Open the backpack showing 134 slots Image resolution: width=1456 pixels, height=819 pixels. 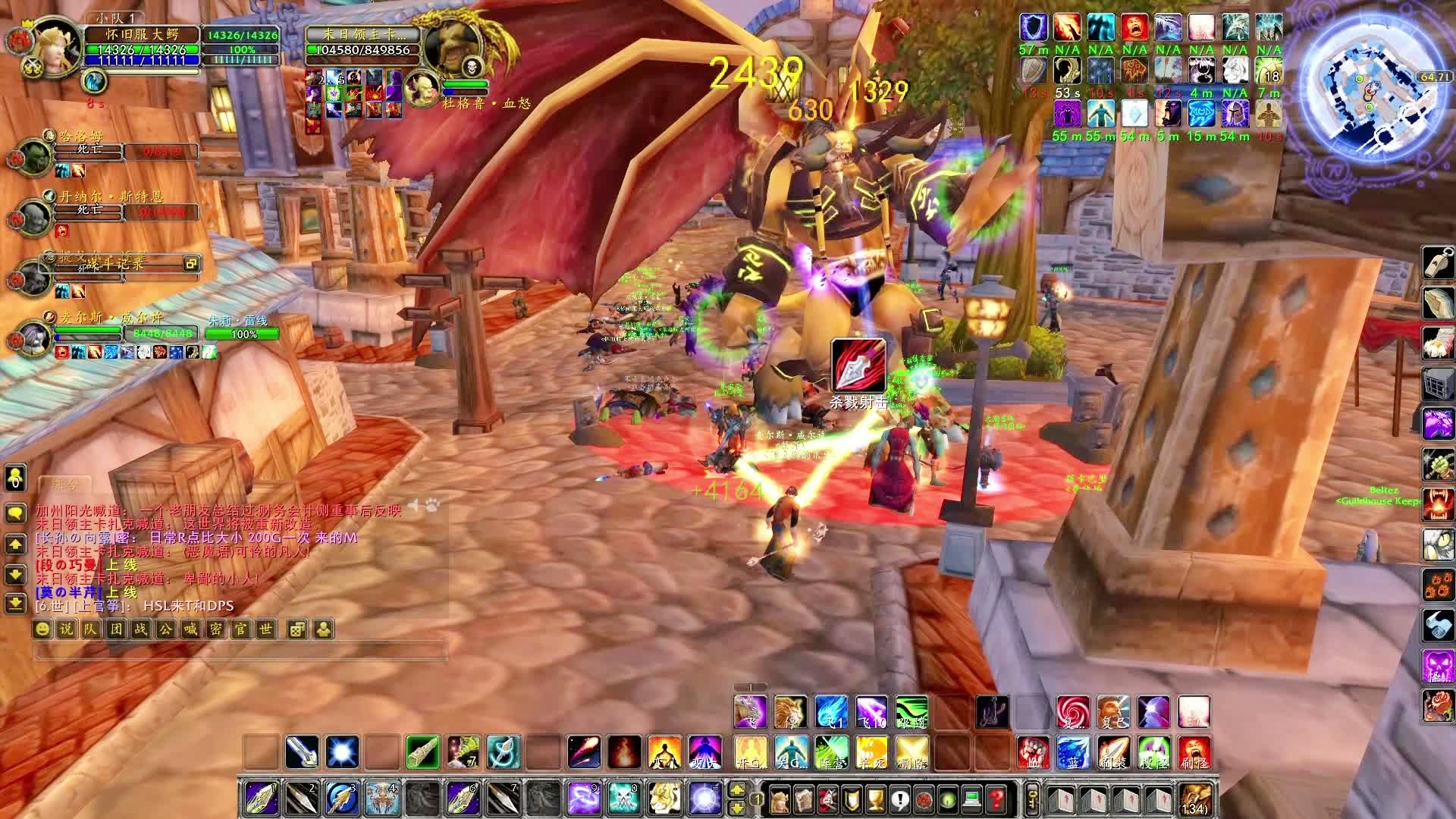(x=1194, y=800)
